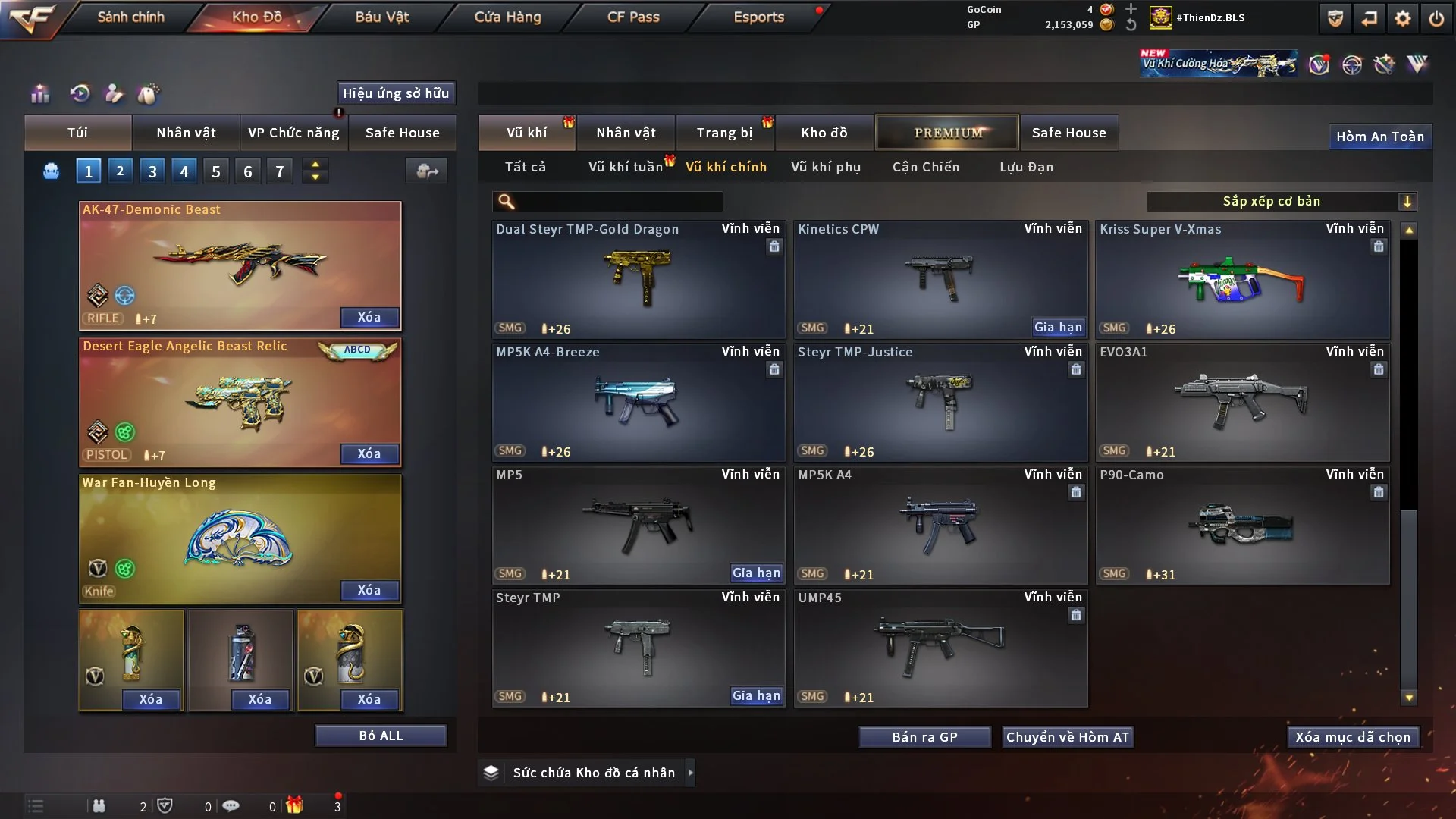The width and height of the screenshot is (1456, 819).
Task: Open the Cửa Hàng shop menu
Action: 507,17
